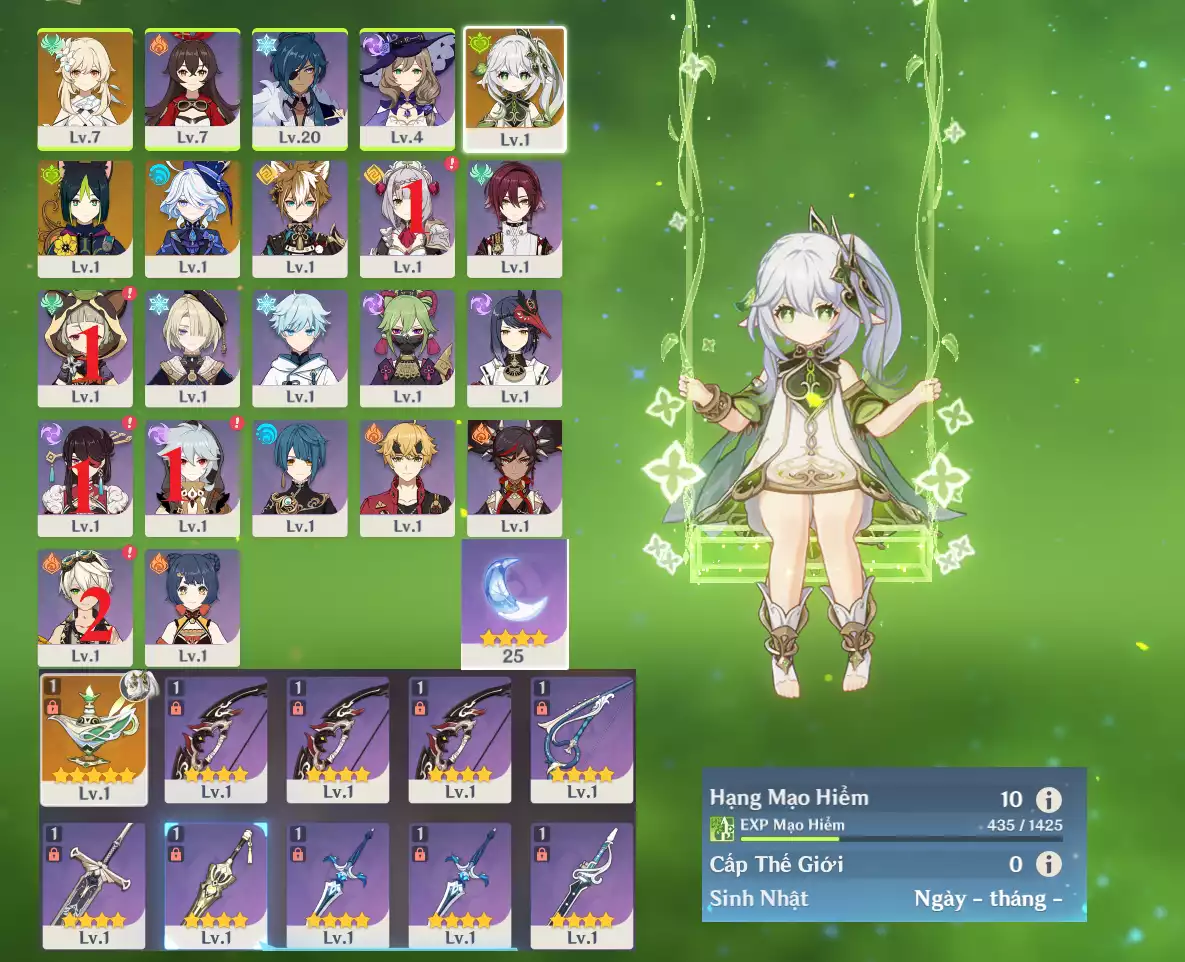Select the Tighnari character card

[85, 218]
